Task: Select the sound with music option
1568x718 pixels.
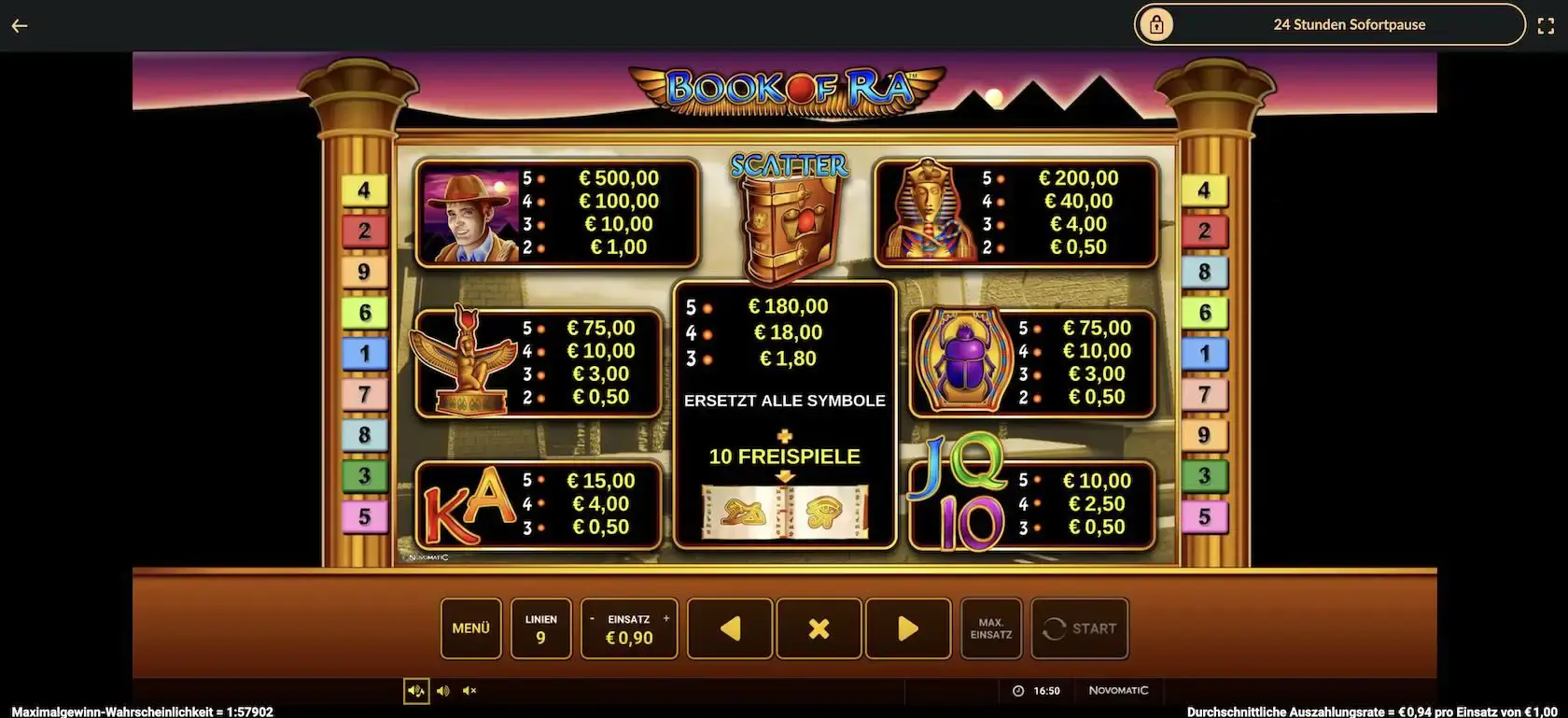Action: [x=416, y=691]
